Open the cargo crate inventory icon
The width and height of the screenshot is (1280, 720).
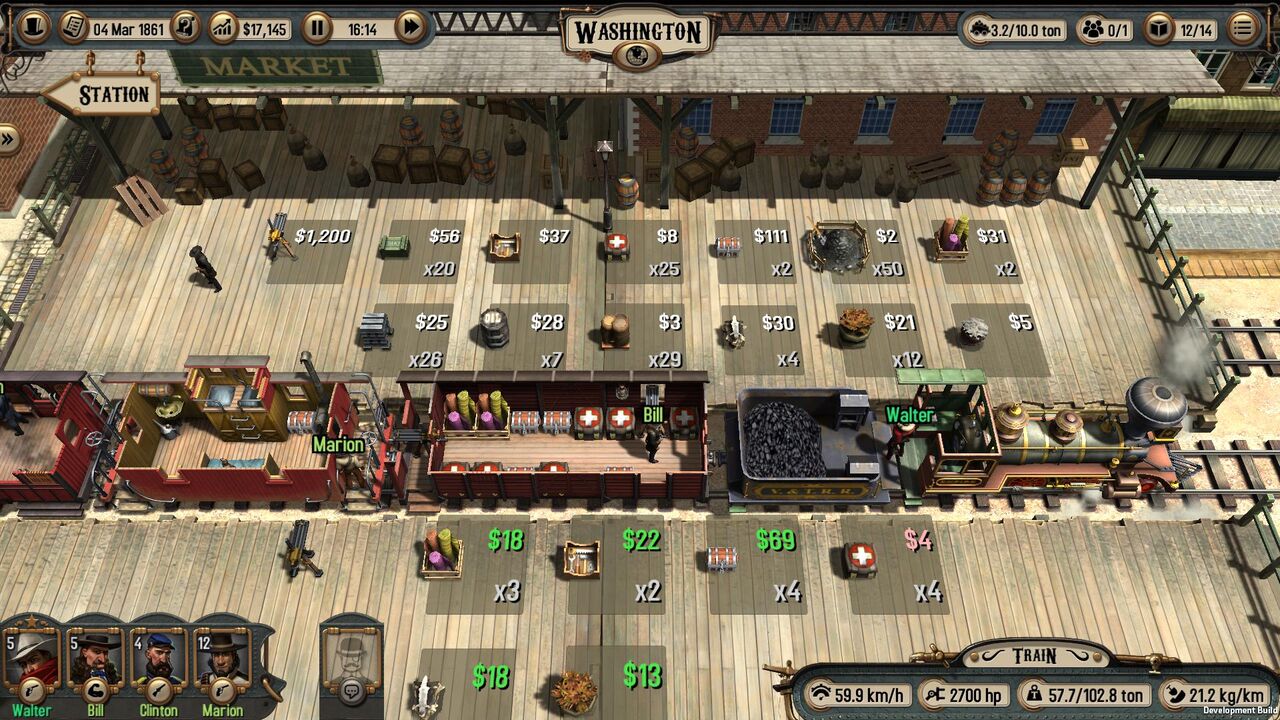coord(1158,29)
